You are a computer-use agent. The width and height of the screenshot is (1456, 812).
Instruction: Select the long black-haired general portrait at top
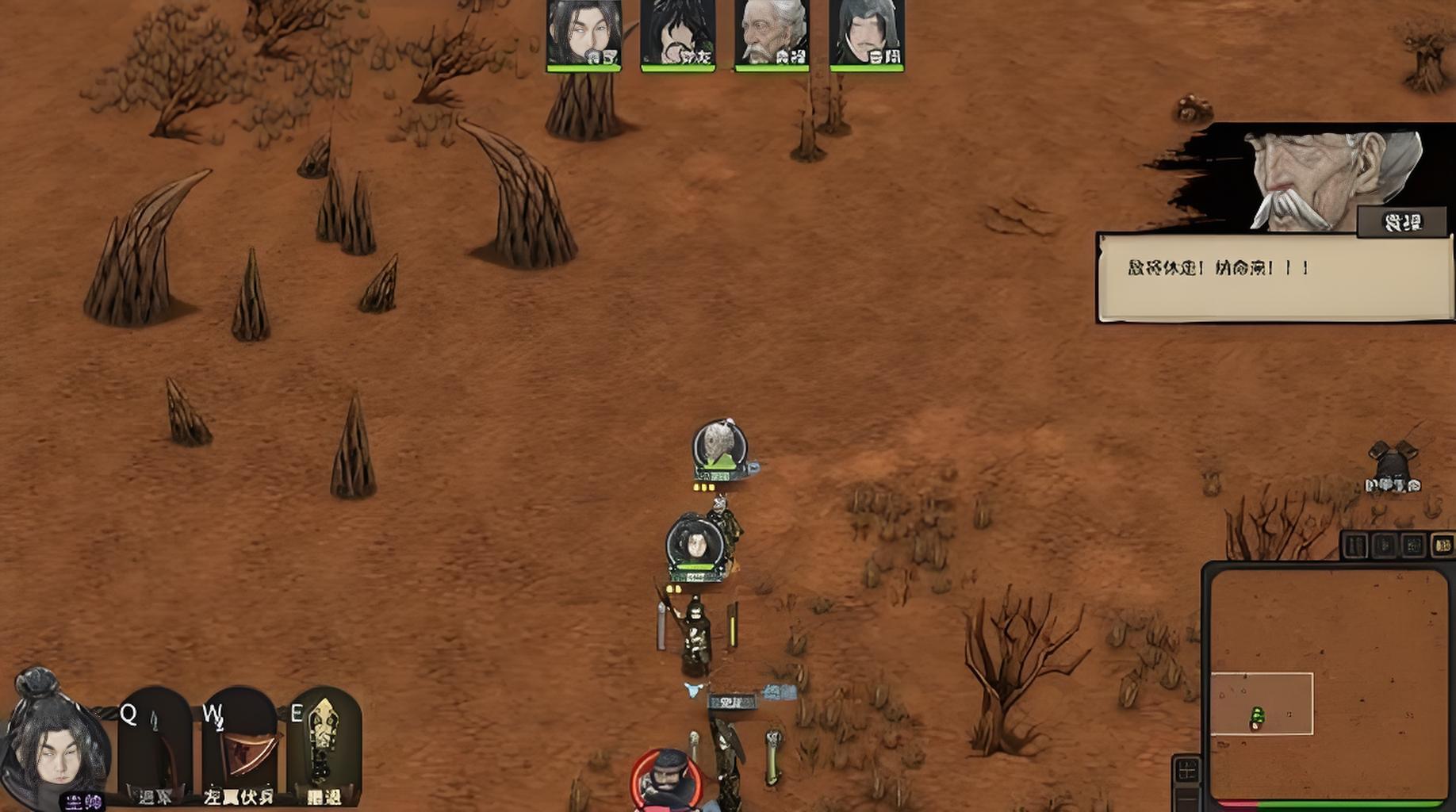click(x=584, y=34)
